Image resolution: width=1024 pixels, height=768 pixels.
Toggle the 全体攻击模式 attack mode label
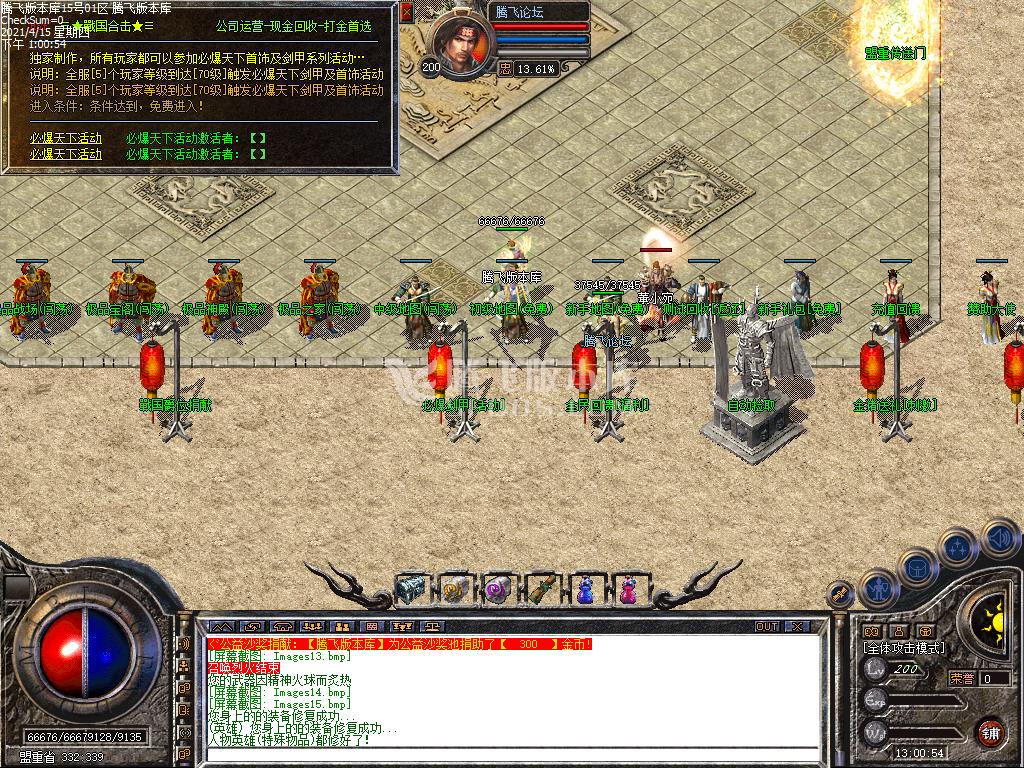coord(904,648)
